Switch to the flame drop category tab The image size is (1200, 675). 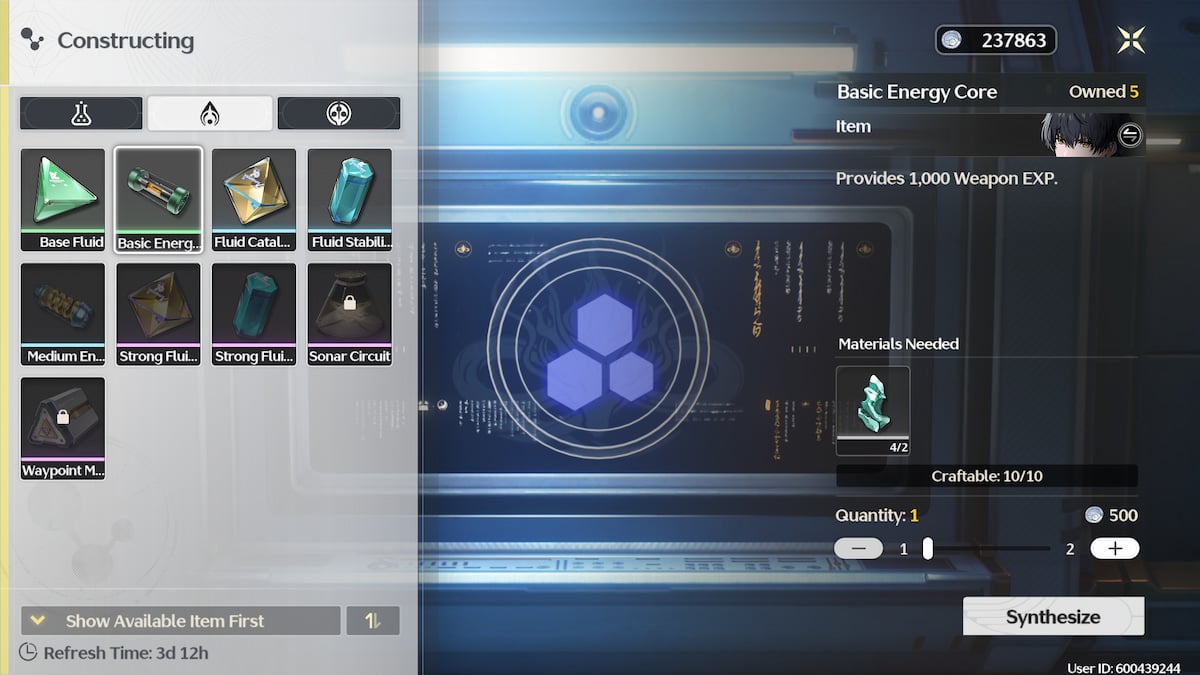pyautogui.click(x=210, y=114)
